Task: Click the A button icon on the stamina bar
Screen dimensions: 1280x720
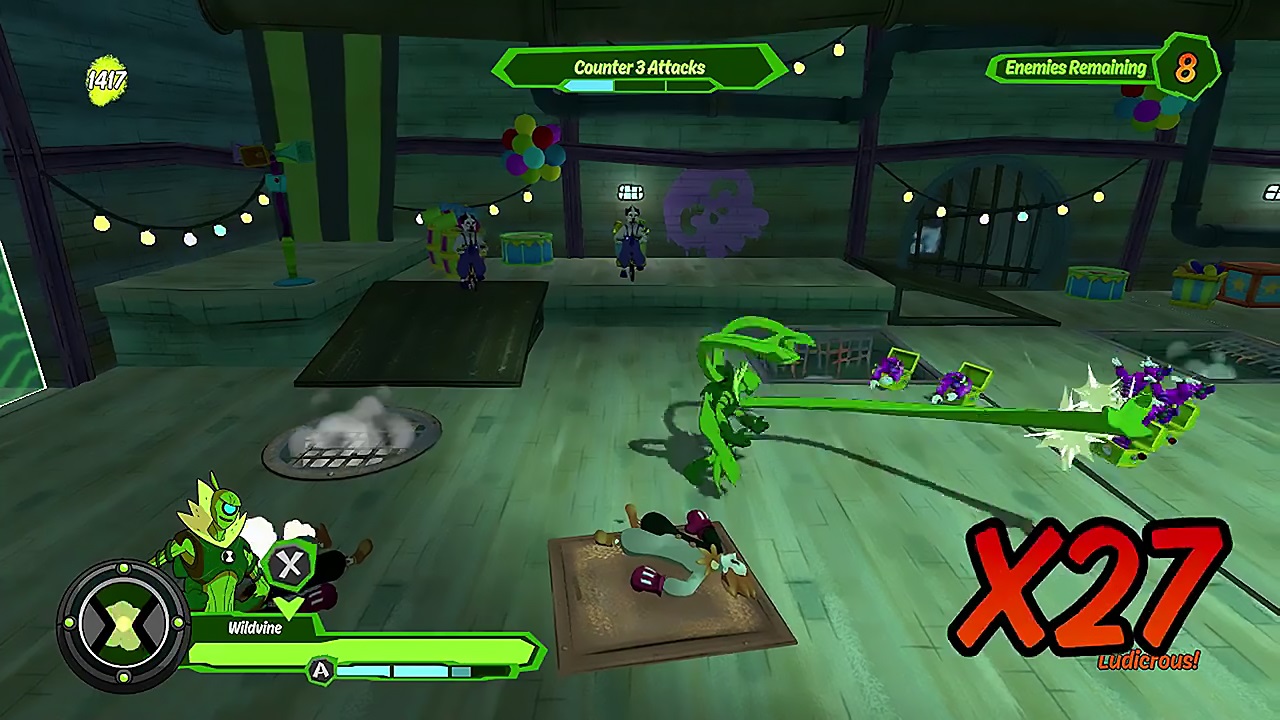Action: tap(321, 671)
